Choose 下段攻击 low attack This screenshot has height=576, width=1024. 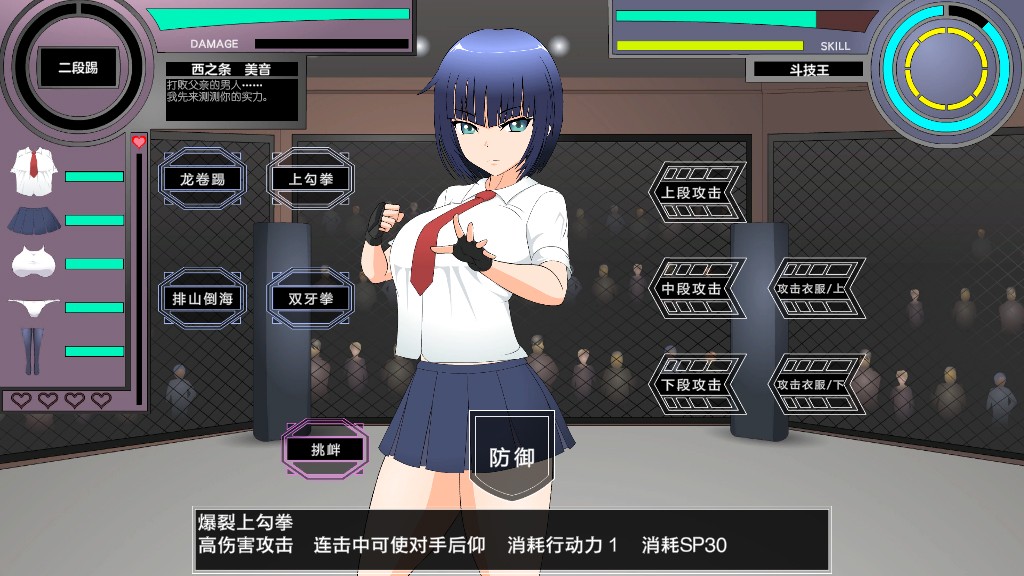pos(693,385)
